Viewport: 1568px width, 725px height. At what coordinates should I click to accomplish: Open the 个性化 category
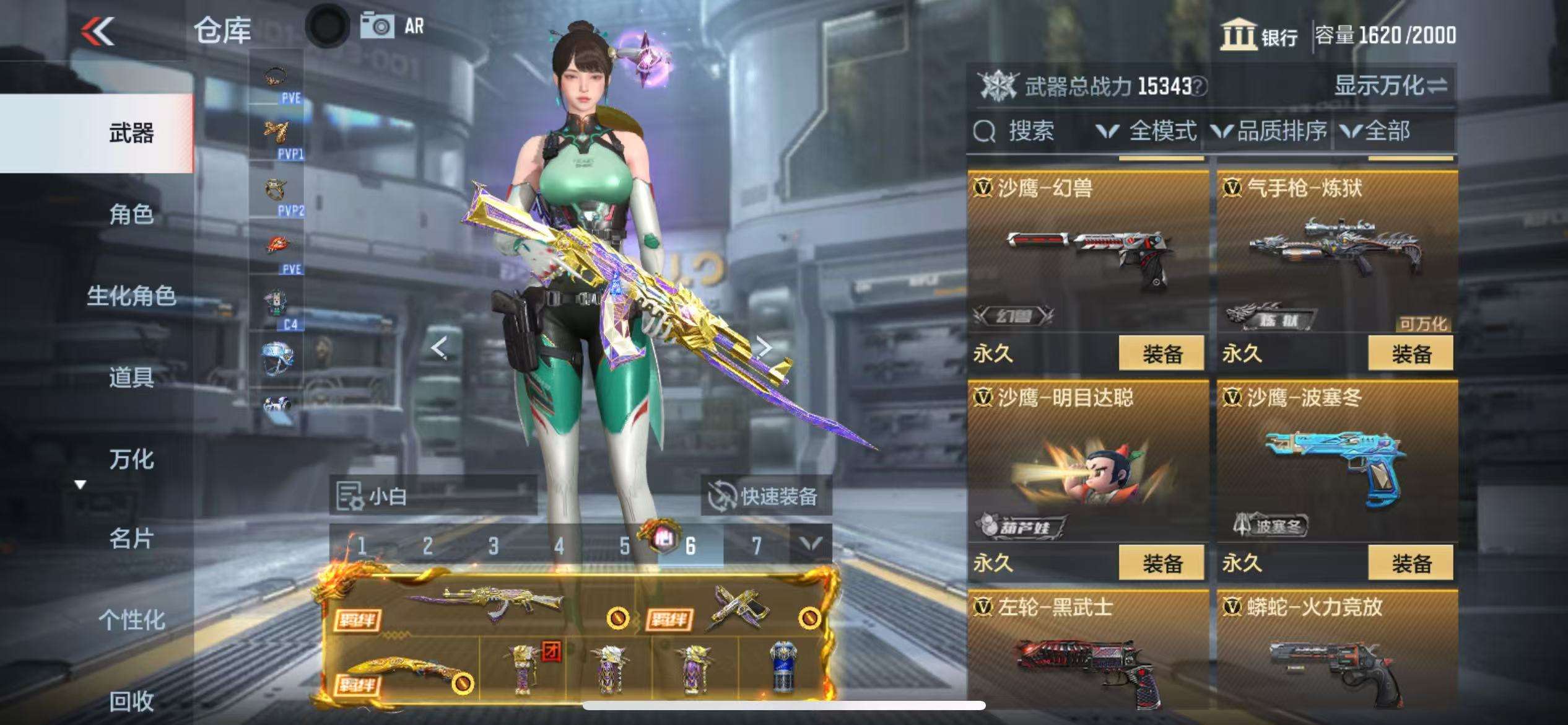point(131,620)
